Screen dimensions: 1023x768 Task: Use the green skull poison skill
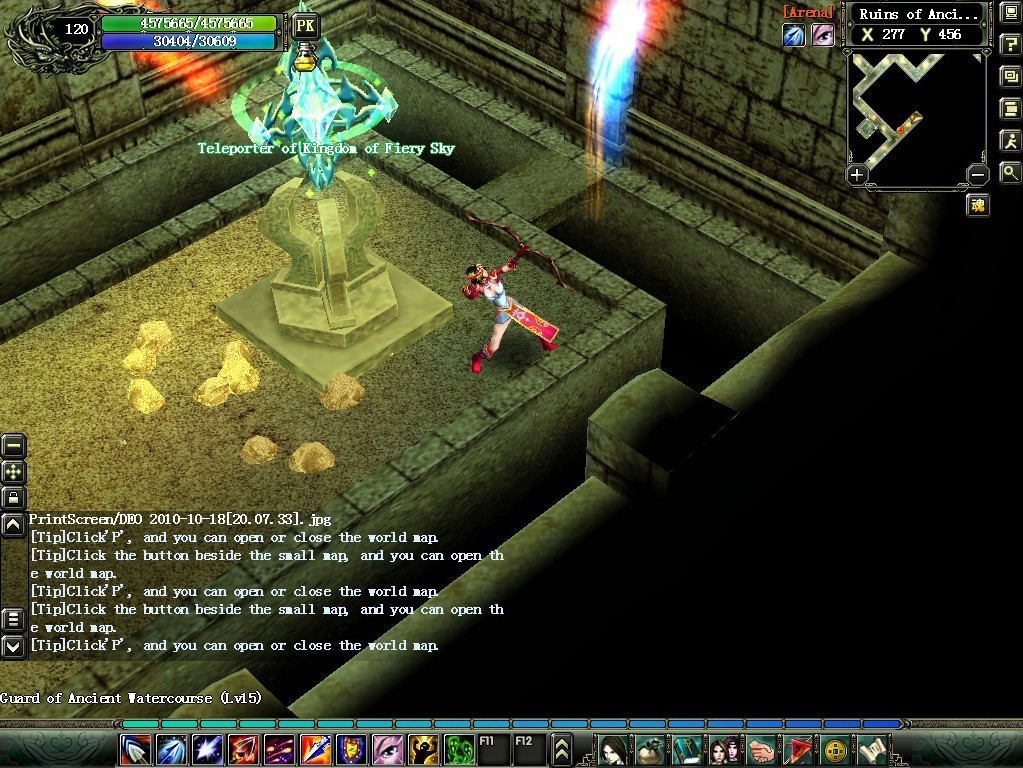point(459,748)
